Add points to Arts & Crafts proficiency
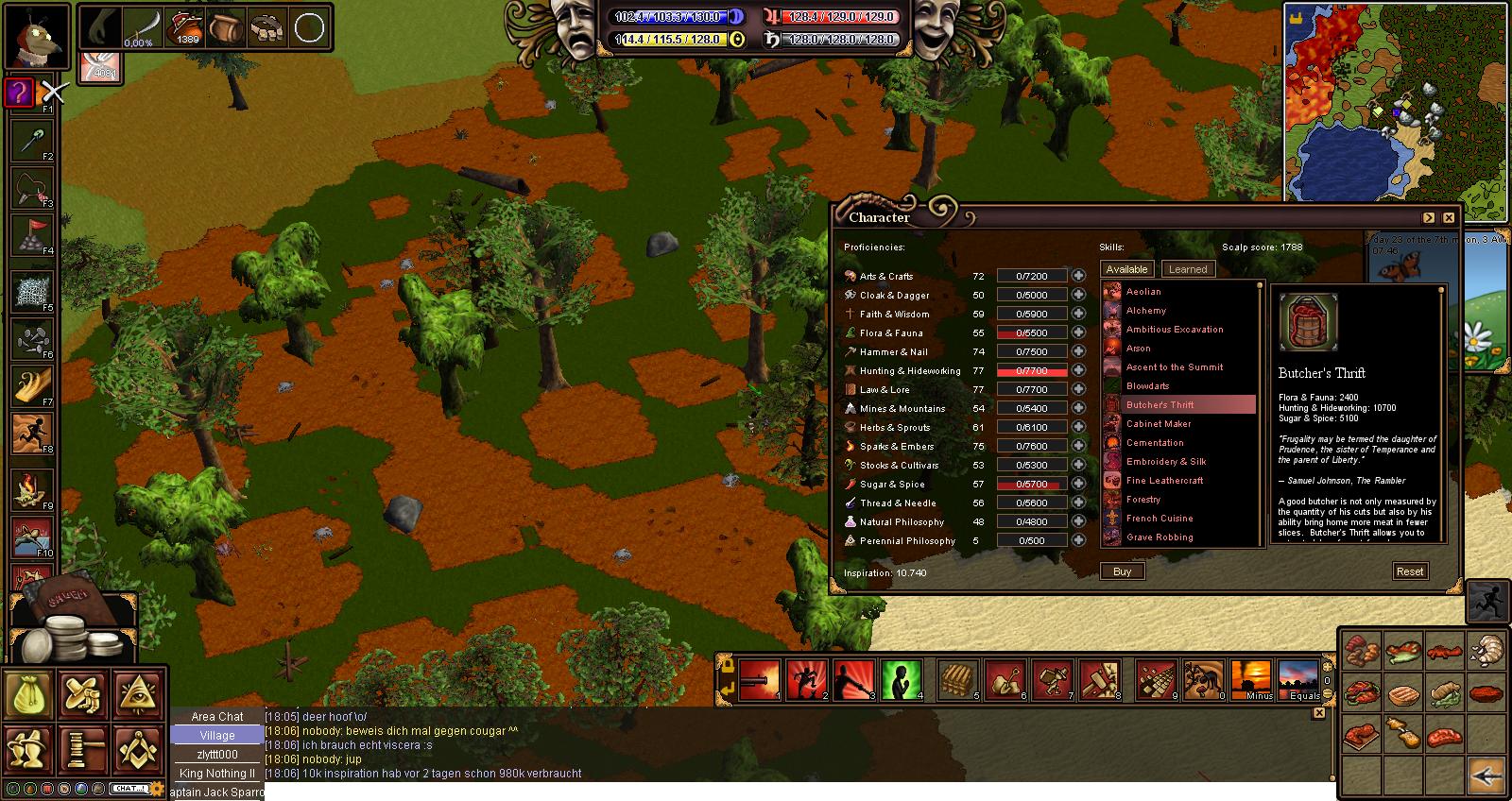 coord(1078,276)
